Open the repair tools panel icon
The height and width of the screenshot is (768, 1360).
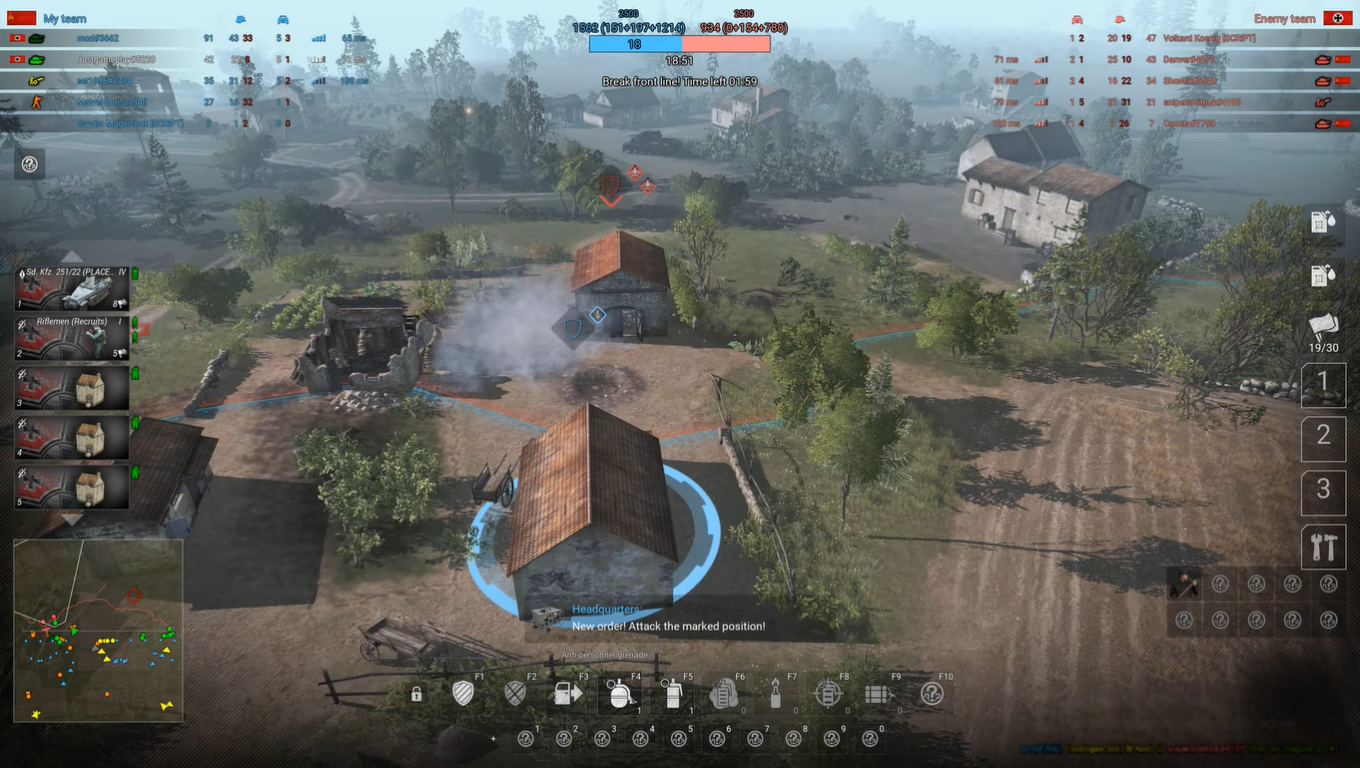[1323, 547]
